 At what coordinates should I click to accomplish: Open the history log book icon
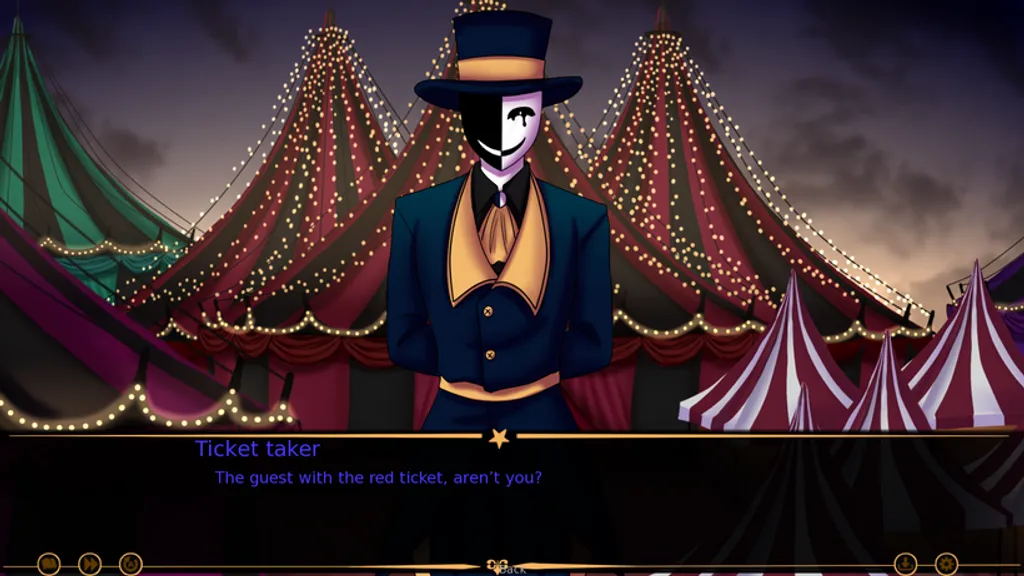tap(49, 564)
